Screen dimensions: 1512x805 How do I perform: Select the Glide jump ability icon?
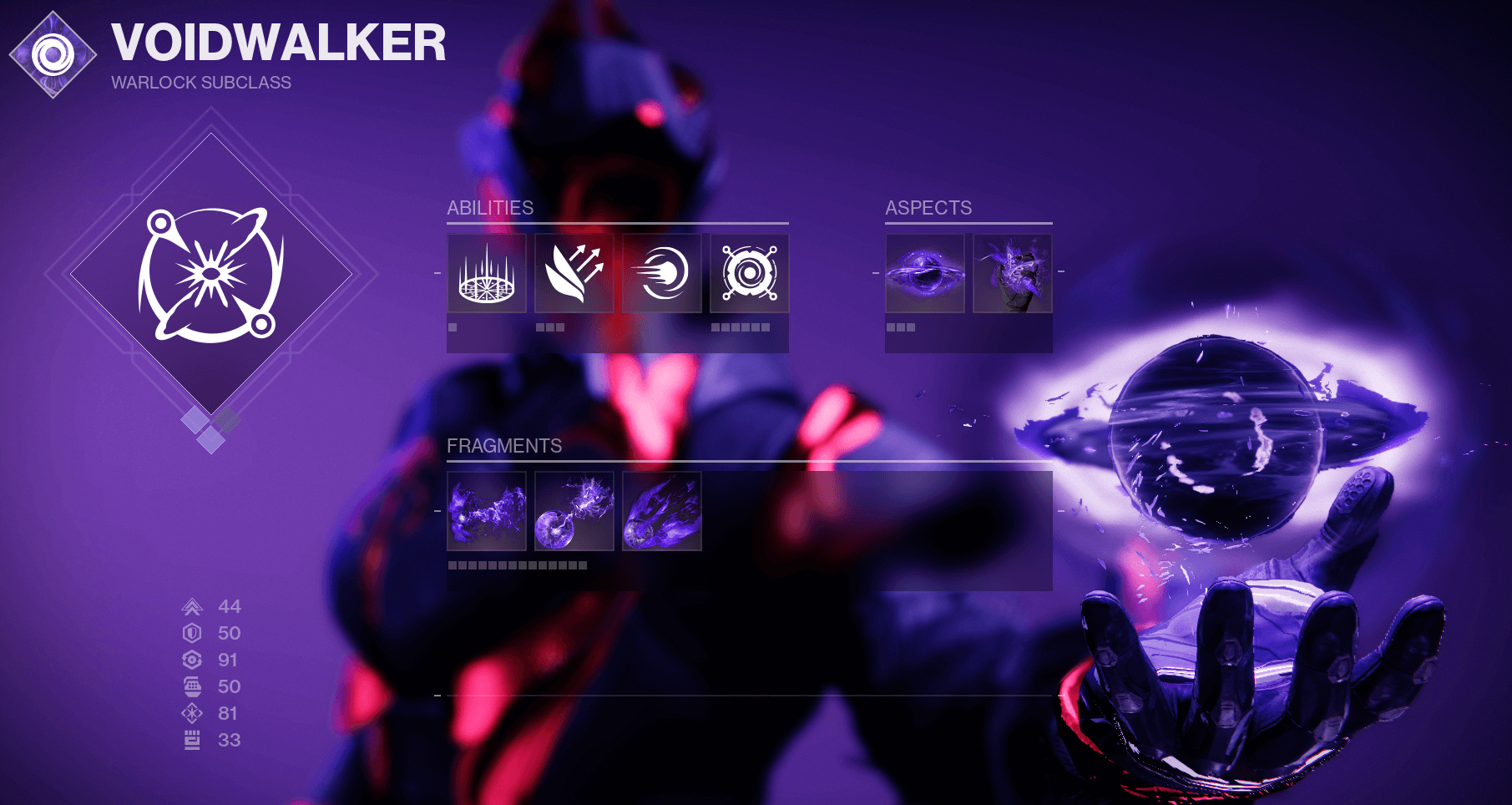(x=574, y=274)
